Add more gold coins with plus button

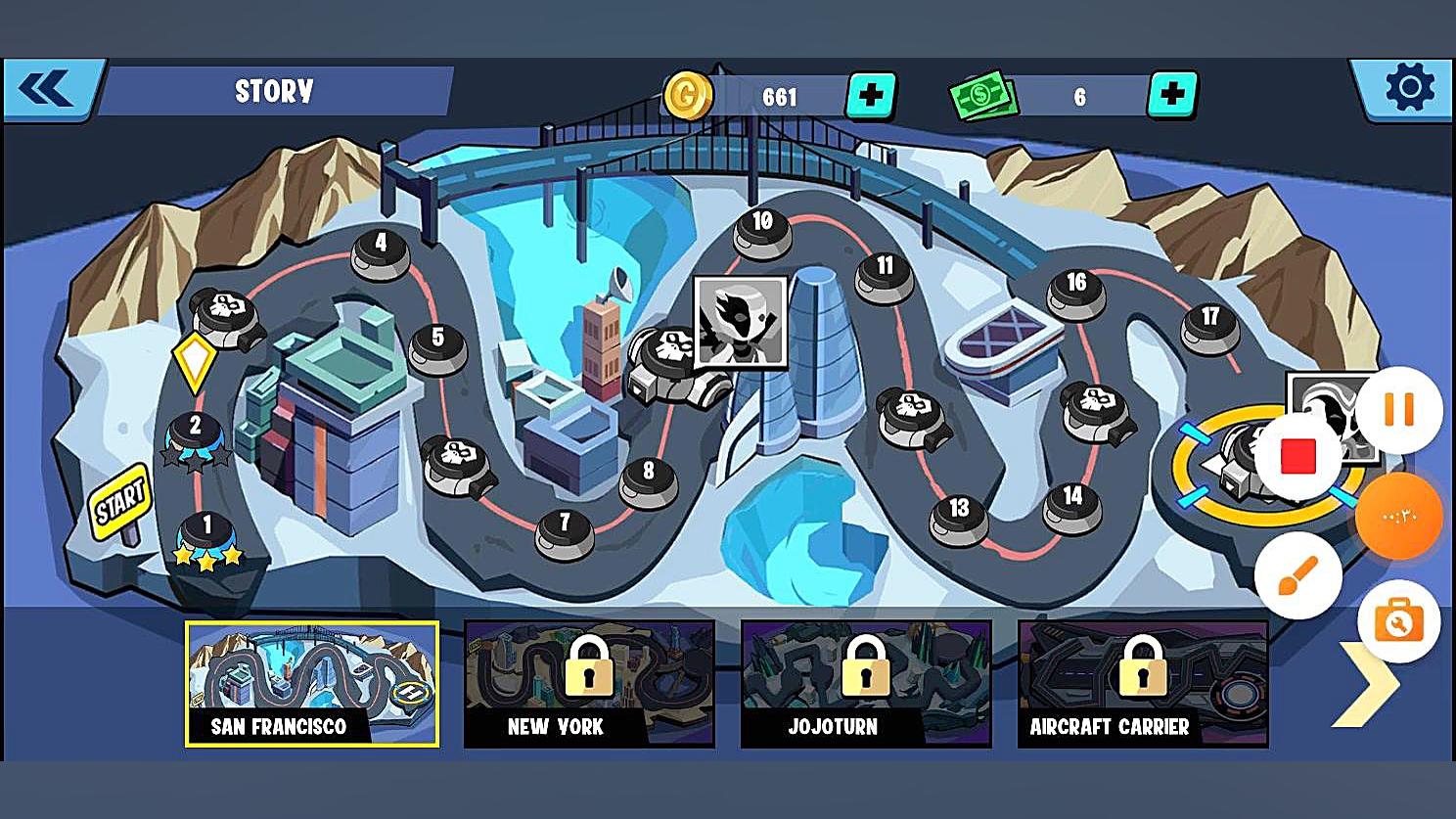870,96
